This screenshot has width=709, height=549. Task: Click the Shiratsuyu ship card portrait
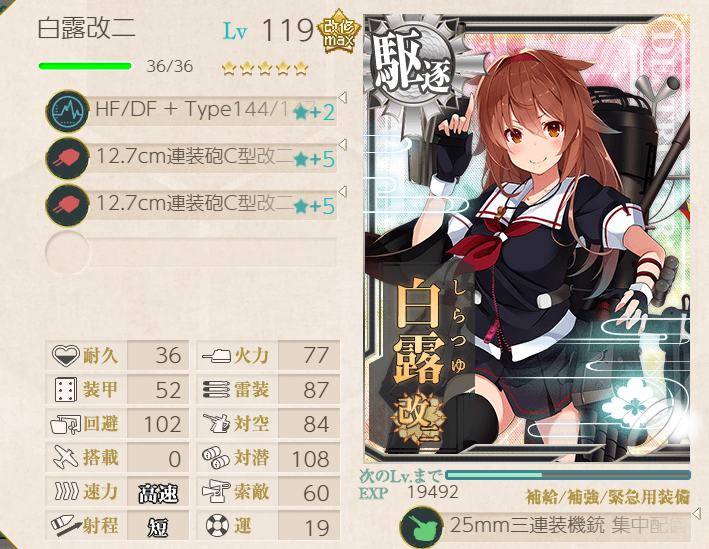tap(525, 250)
